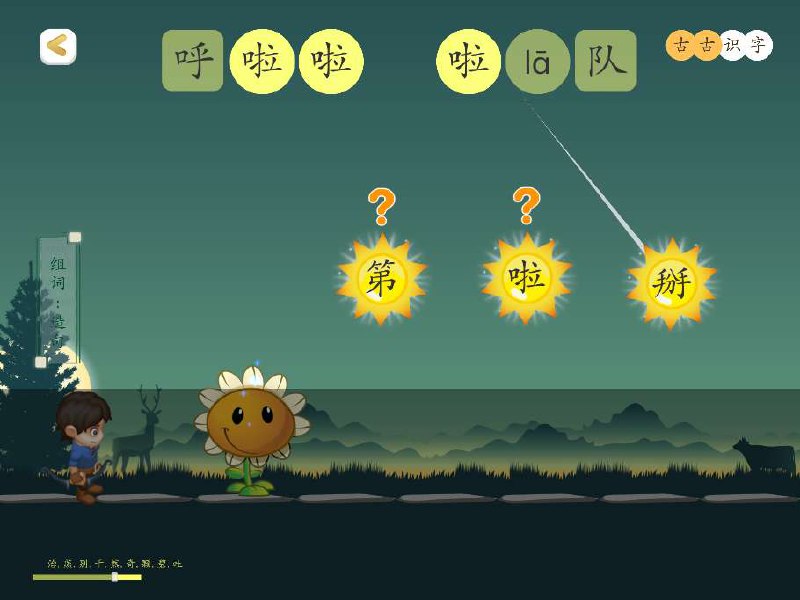
Task: Click the character progress slider handle
Action: coord(115,577)
